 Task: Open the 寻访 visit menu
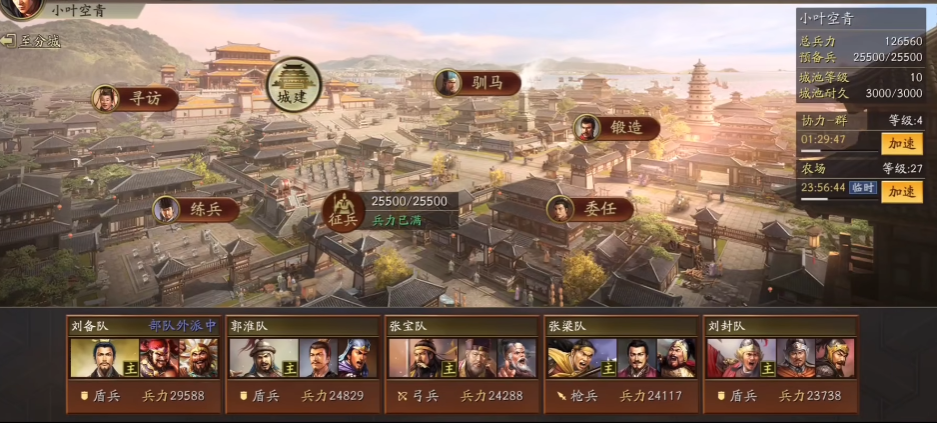click(x=135, y=98)
